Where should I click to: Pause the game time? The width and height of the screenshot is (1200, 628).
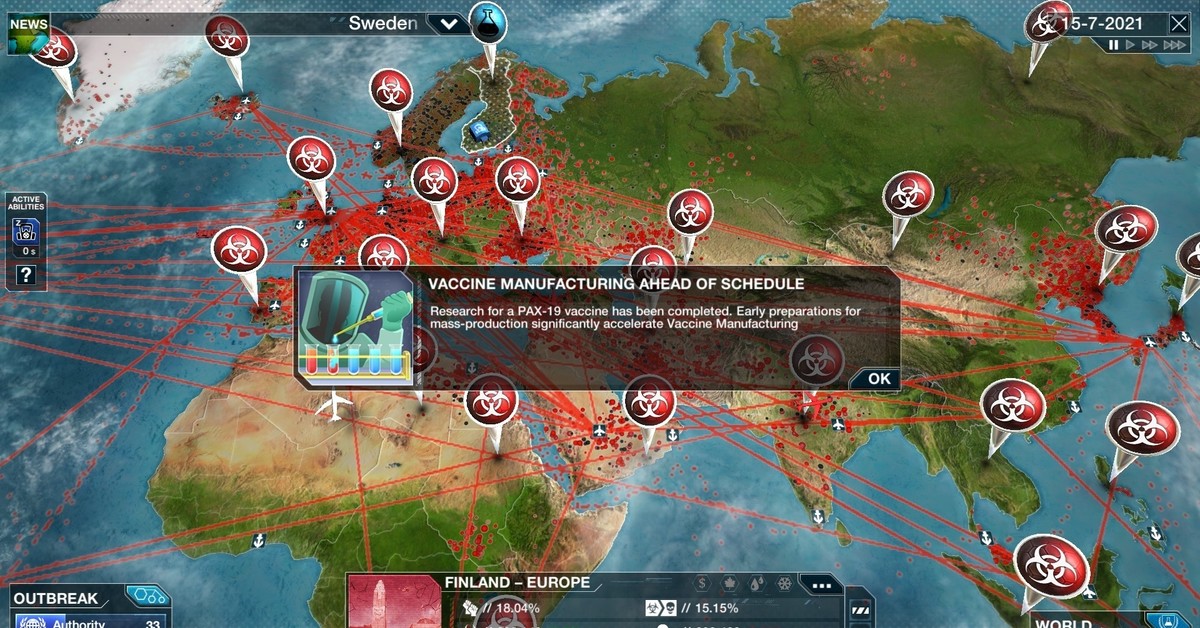tap(1113, 45)
